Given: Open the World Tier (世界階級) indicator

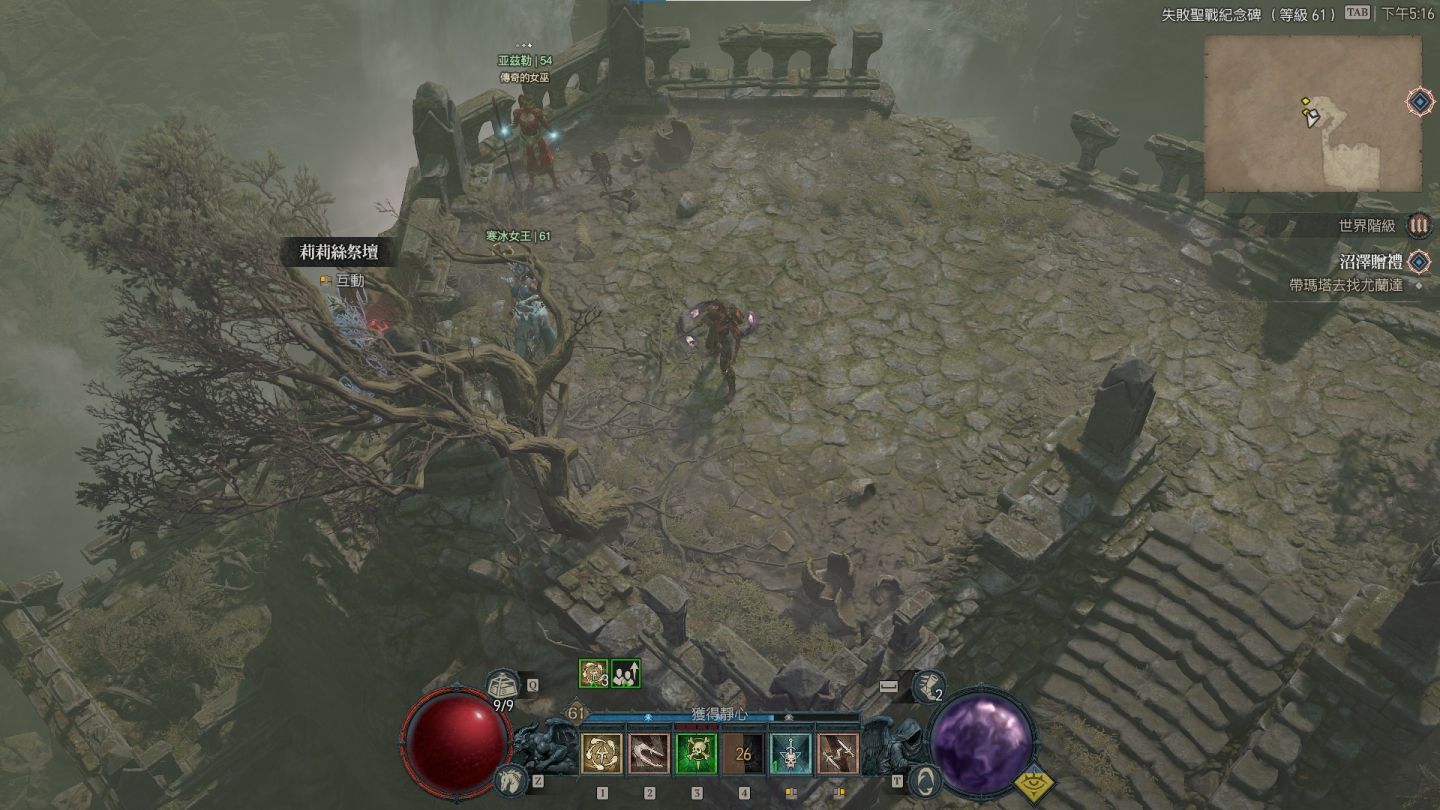Looking at the screenshot, I should pos(1418,226).
